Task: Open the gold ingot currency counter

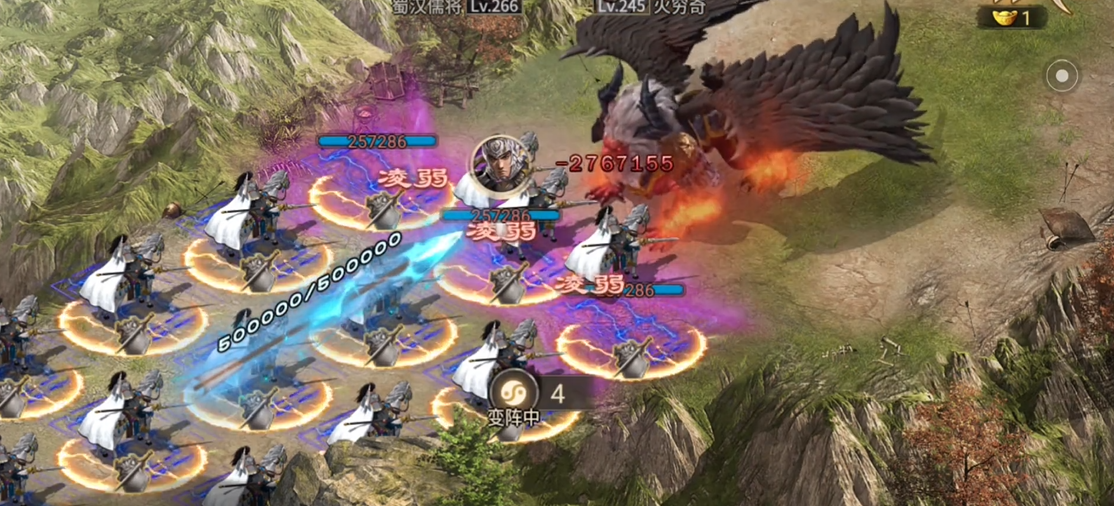Action: coord(1011,17)
